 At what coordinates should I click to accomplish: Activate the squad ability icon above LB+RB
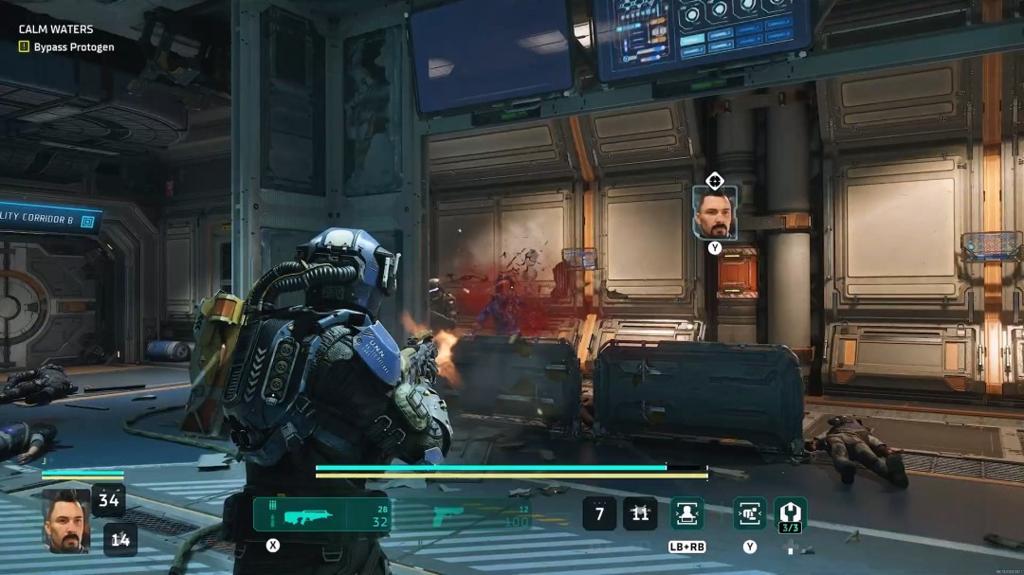[x=687, y=514]
